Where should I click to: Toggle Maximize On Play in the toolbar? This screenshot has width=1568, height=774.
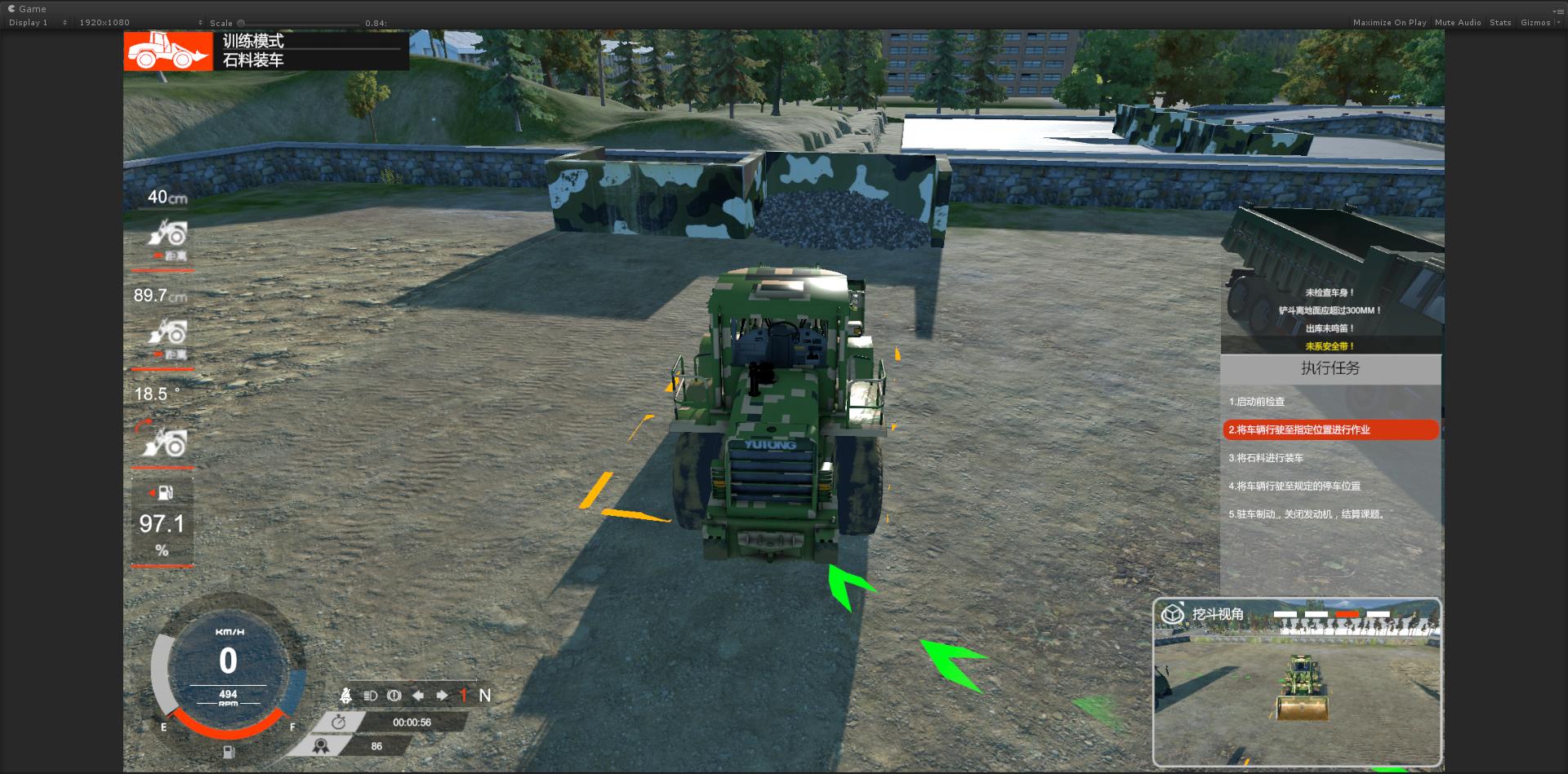1389,23
